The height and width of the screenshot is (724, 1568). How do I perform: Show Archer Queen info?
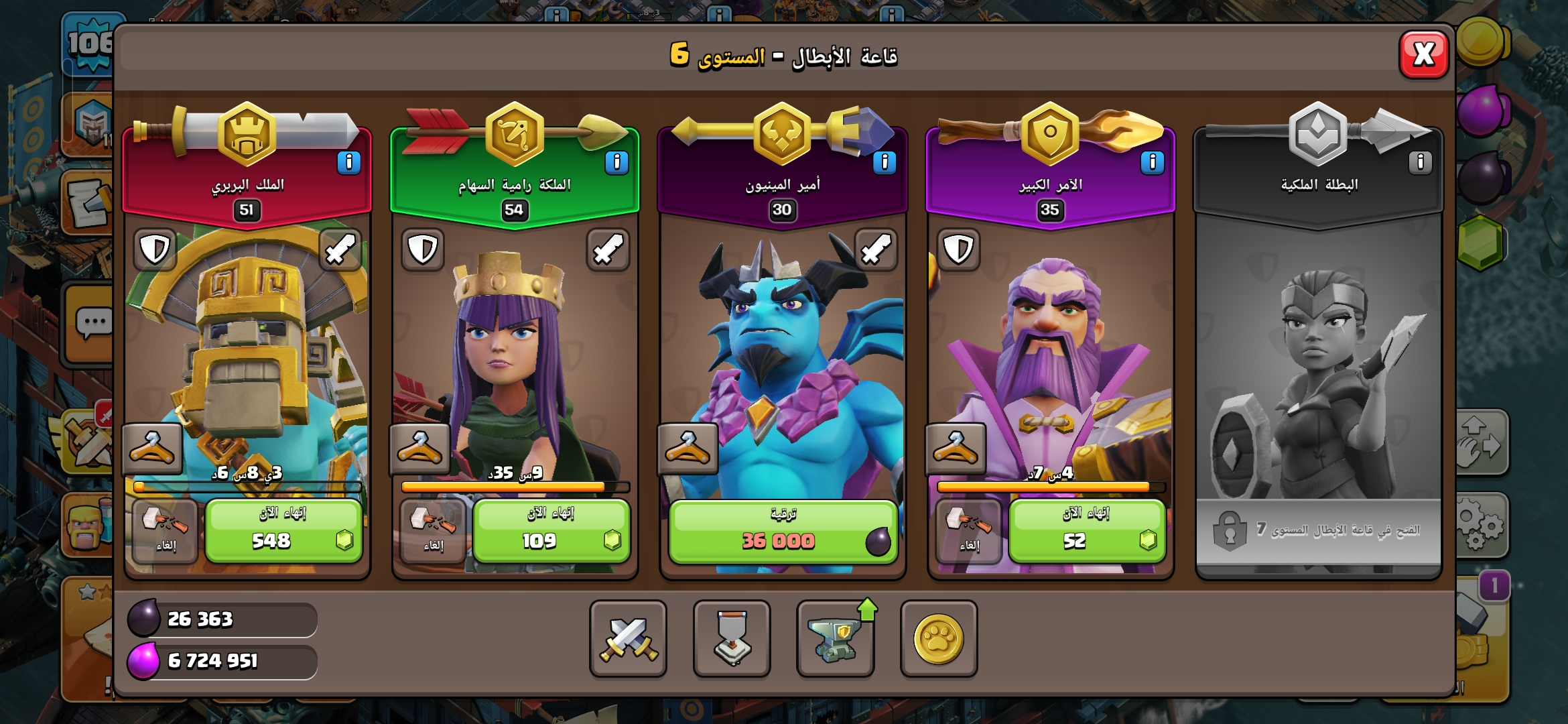tap(616, 162)
